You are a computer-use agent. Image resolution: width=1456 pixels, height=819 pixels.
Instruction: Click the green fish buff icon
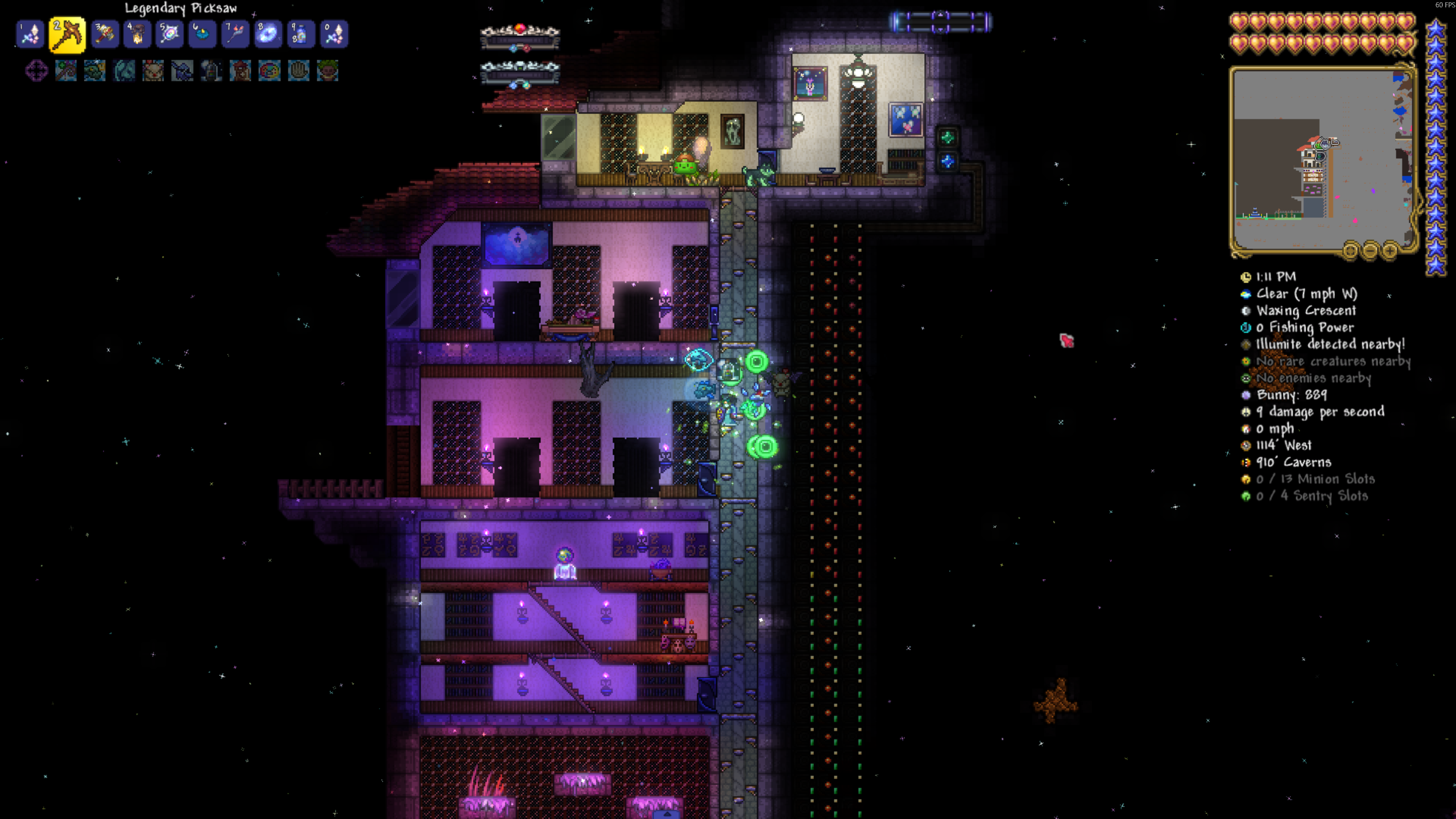[x=94, y=71]
